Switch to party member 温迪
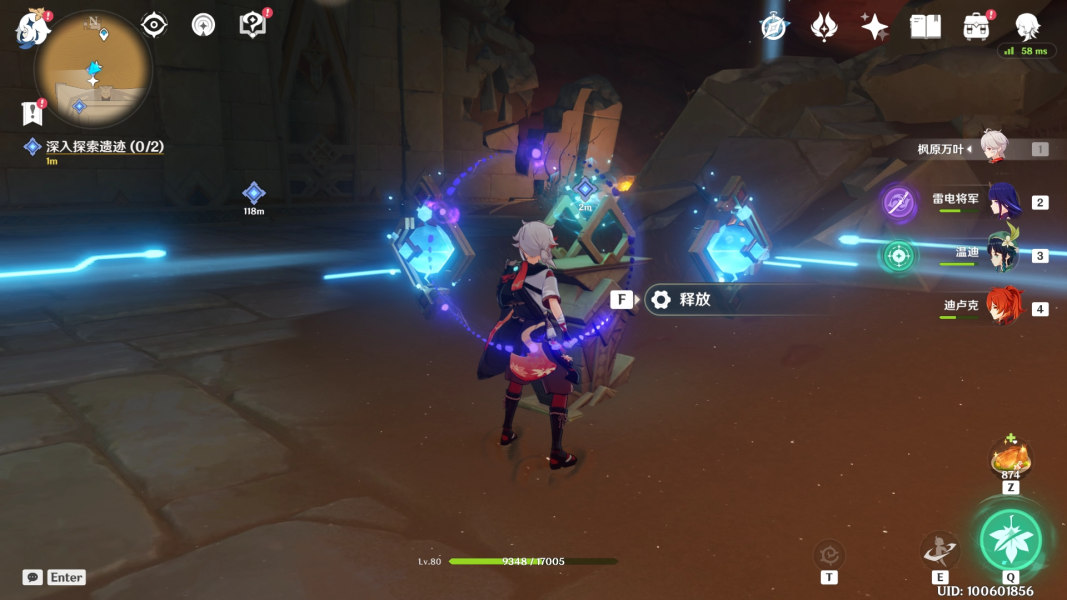Viewport: 1067px width, 600px height. point(1003,254)
